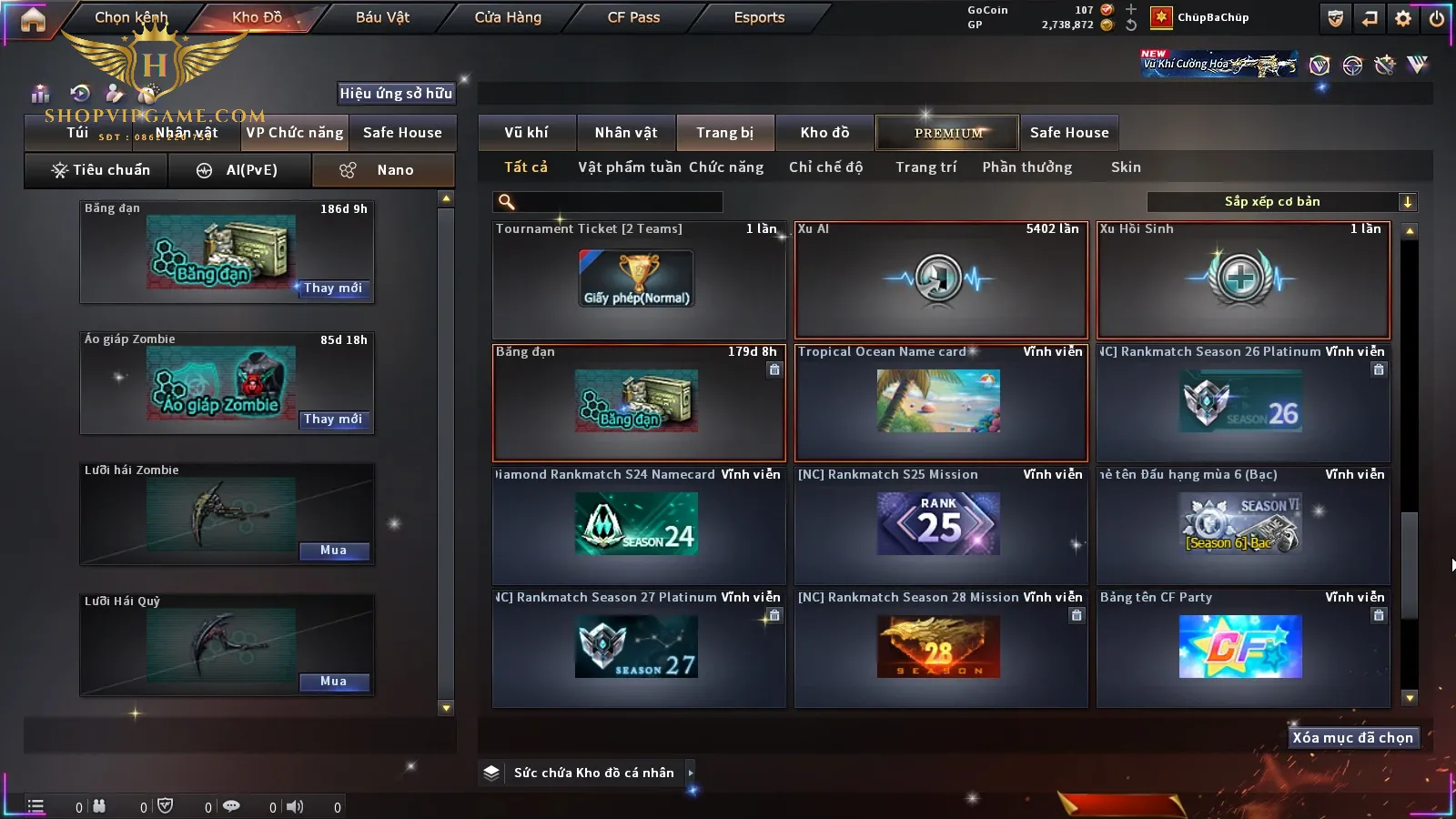Click Xóa mục đã chọn button
The image size is (1456, 819).
(x=1352, y=738)
